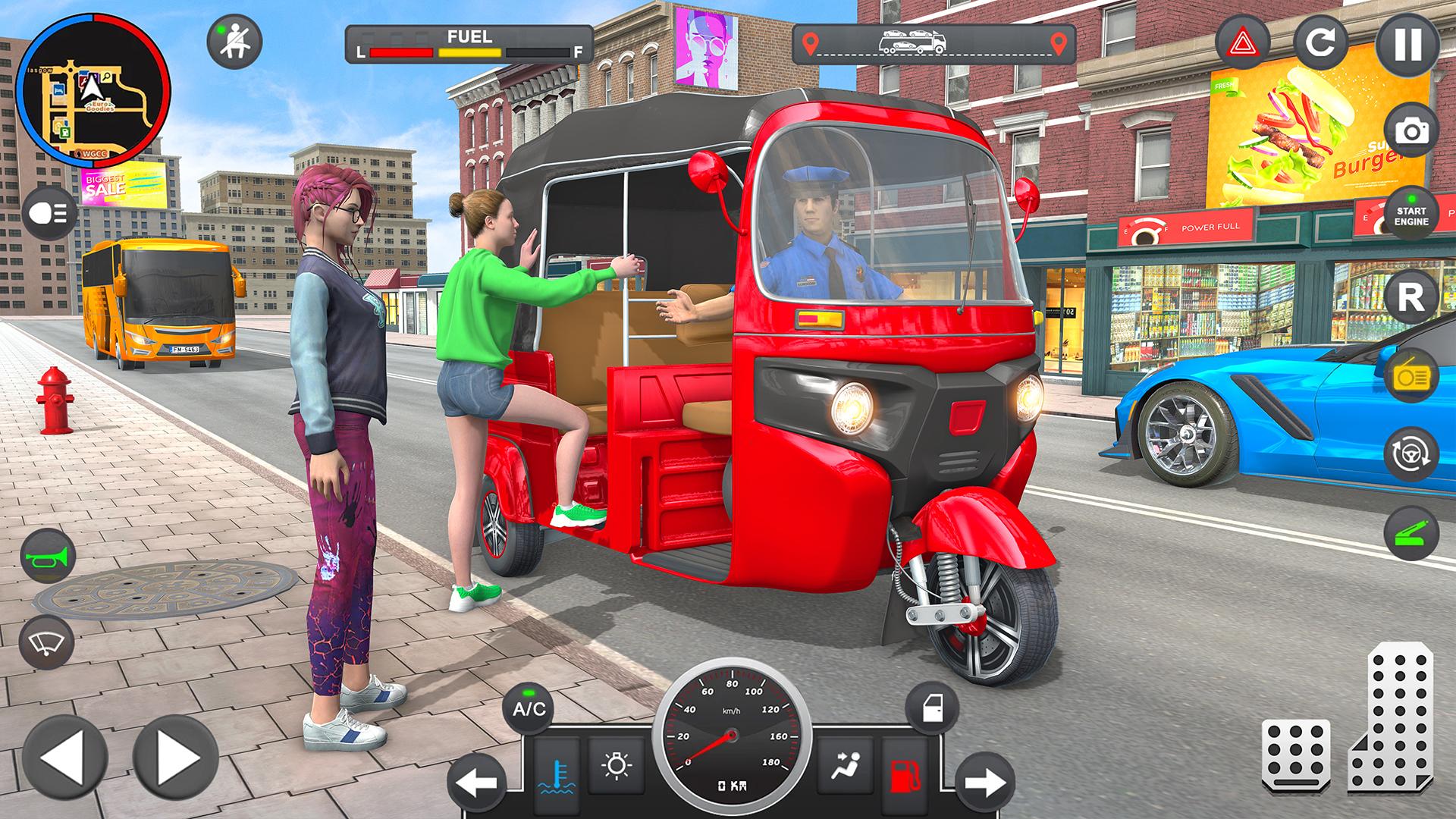Viewport: 1456px width, 819px height.
Task: Steer right with the right arrow
Action: (x=175, y=757)
